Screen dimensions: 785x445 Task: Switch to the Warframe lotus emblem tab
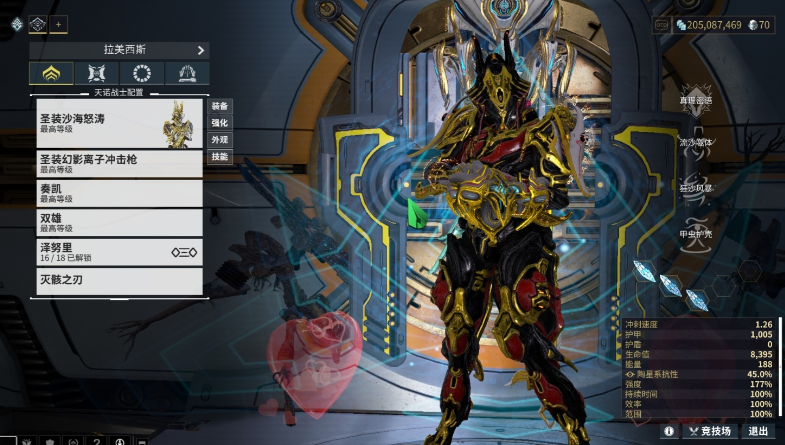point(51,73)
